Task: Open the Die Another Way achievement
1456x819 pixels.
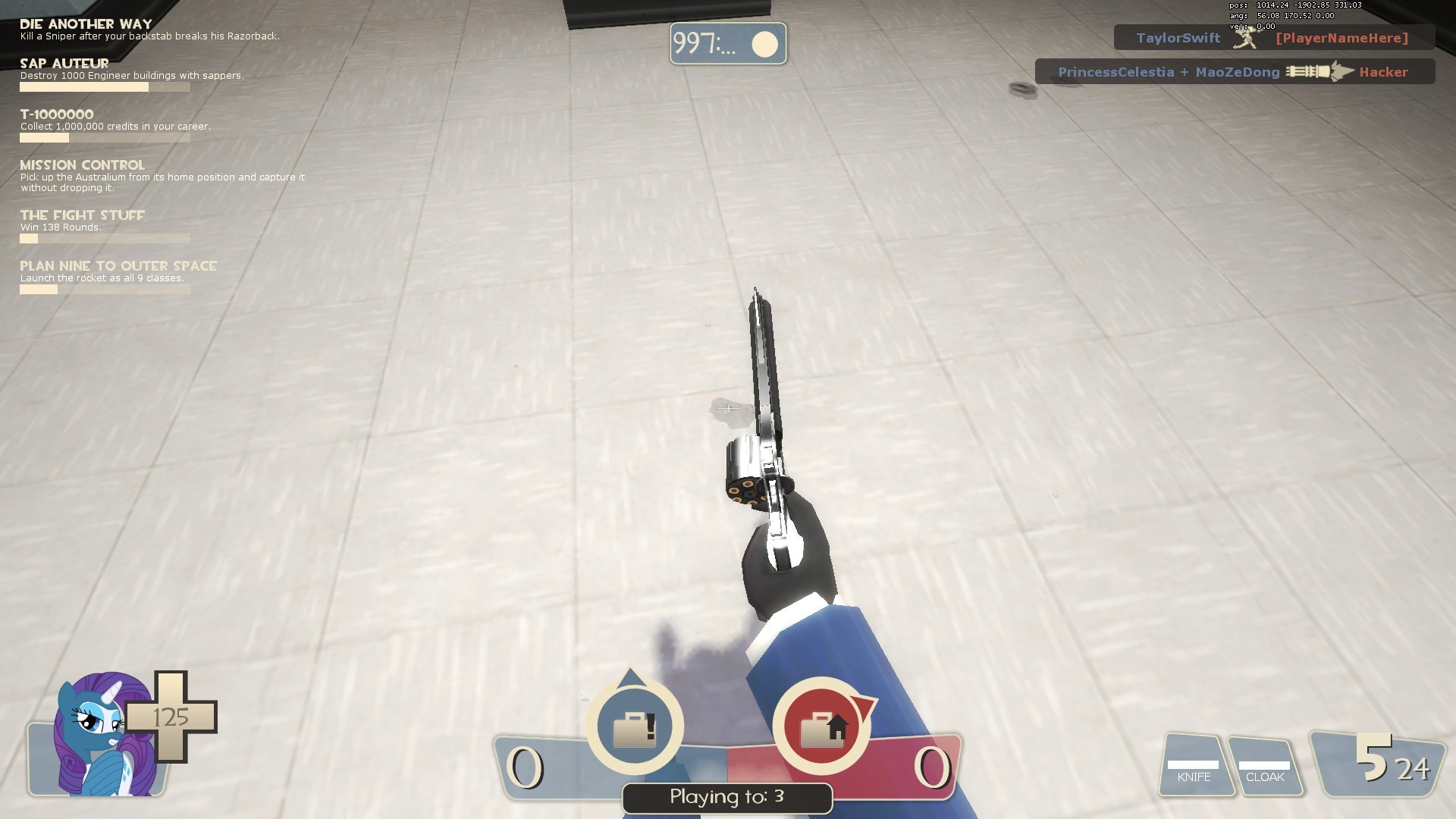Action: 85,23
